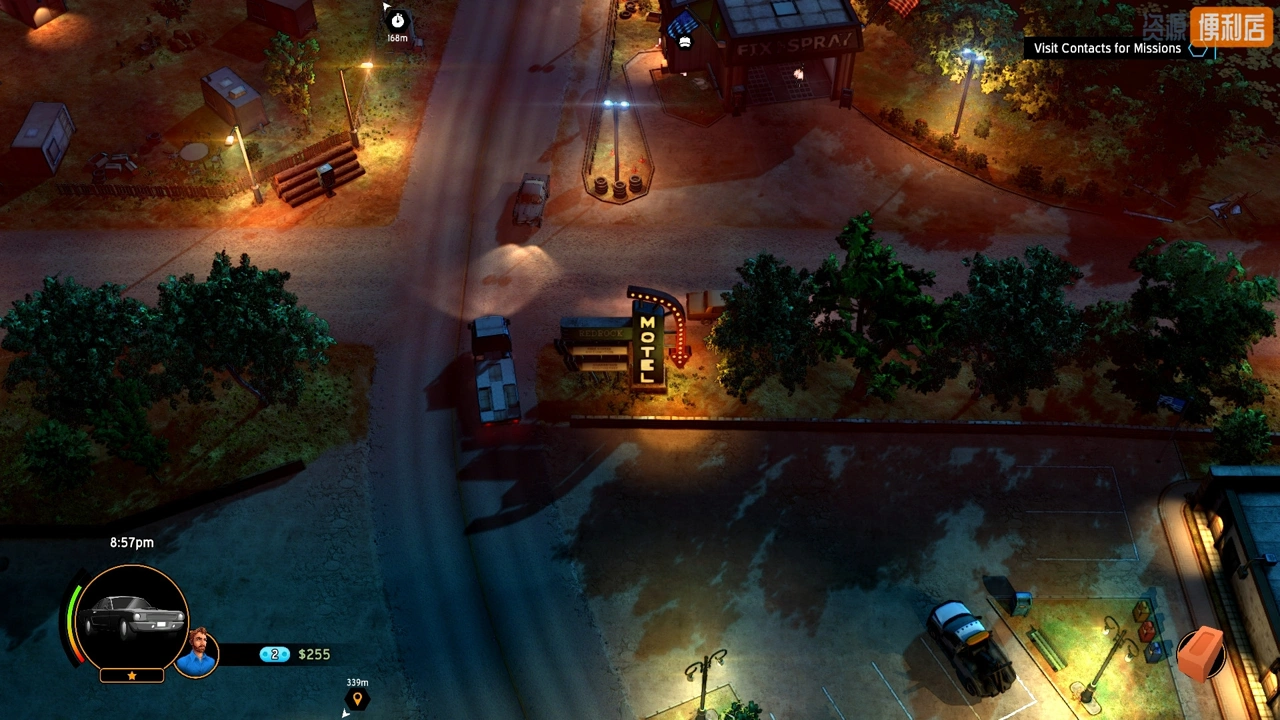The width and height of the screenshot is (1280, 720).
Task: Click the Visit Contacts for Missions objective
Action: (x=1107, y=48)
